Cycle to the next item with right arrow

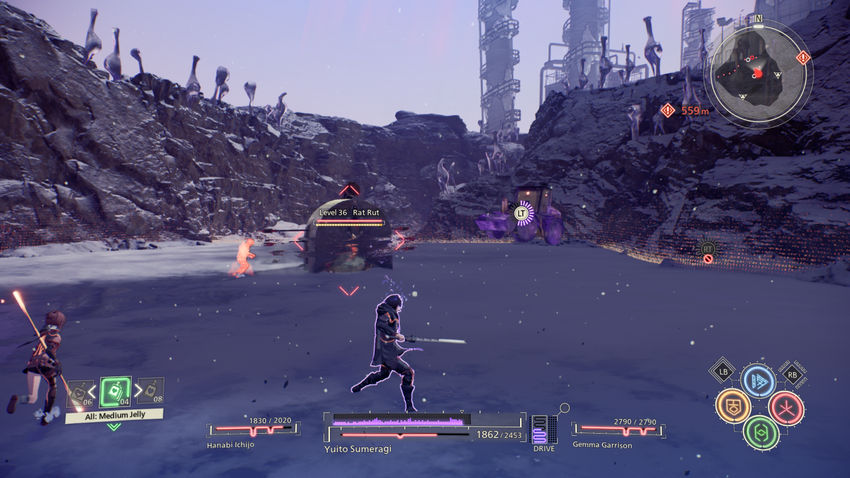point(138,391)
